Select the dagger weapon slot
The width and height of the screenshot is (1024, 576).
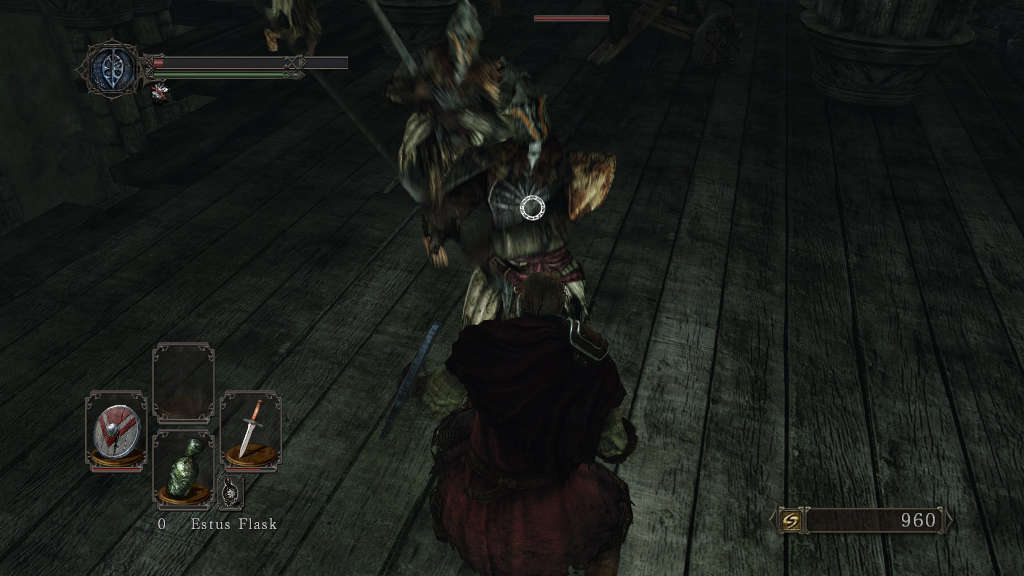tap(250, 429)
